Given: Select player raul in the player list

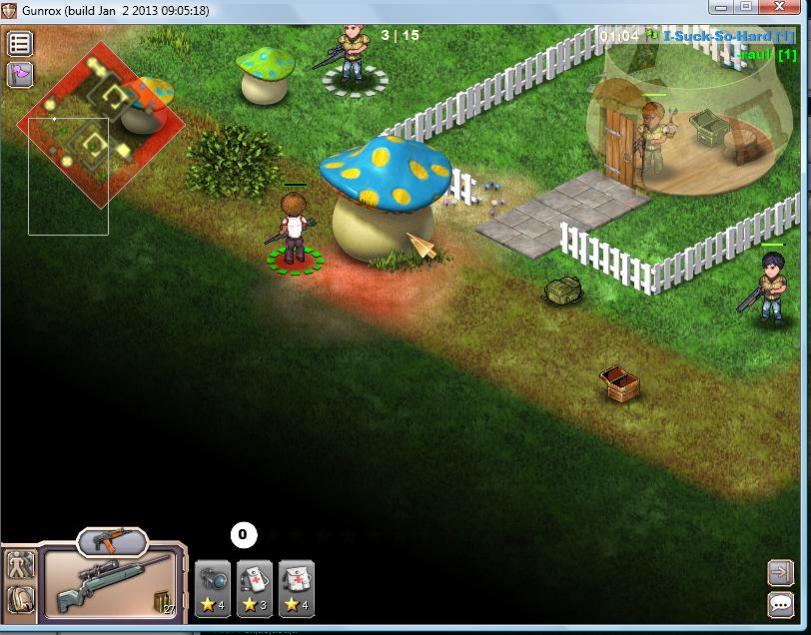Looking at the screenshot, I should [767, 55].
